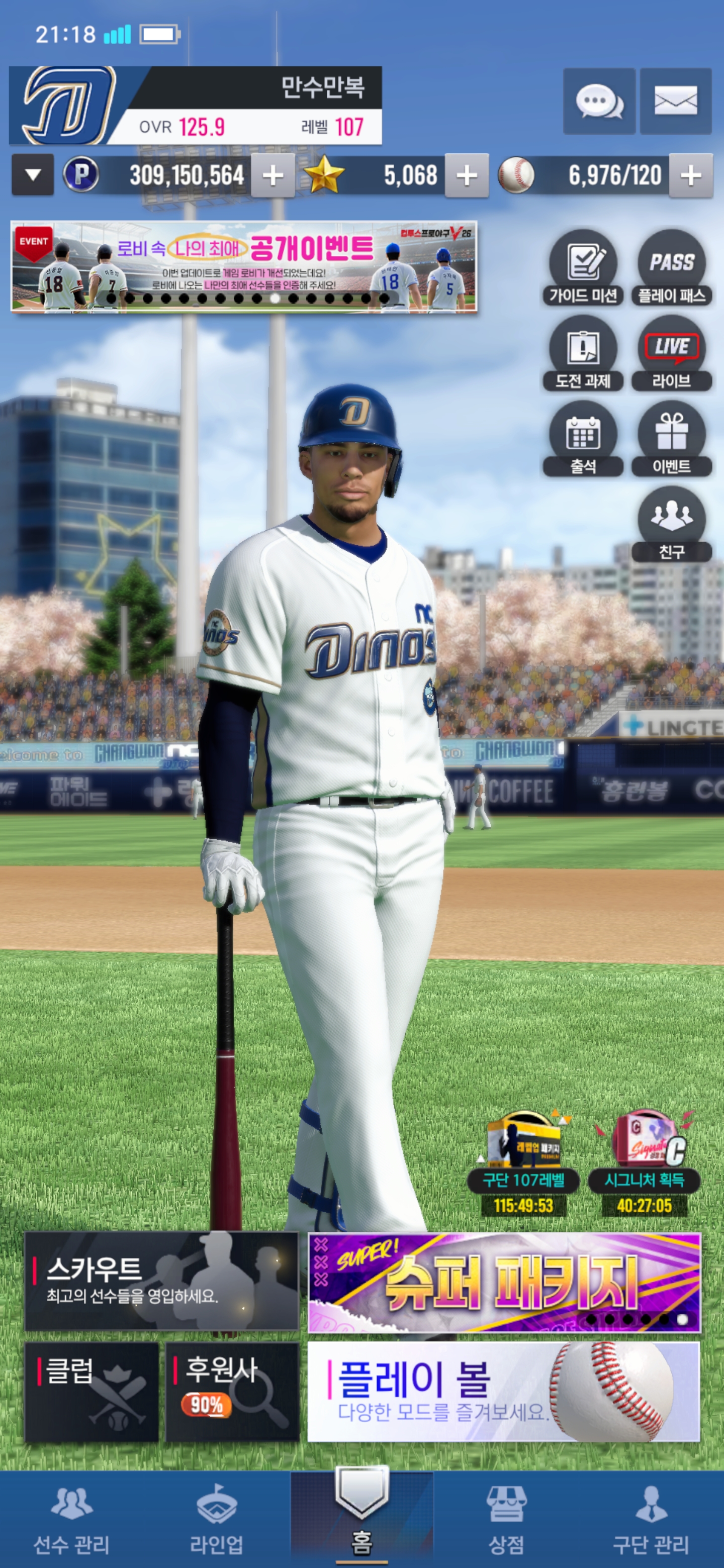
Task: Start 플레이 볼 play ball
Action: pos(504,1392)
